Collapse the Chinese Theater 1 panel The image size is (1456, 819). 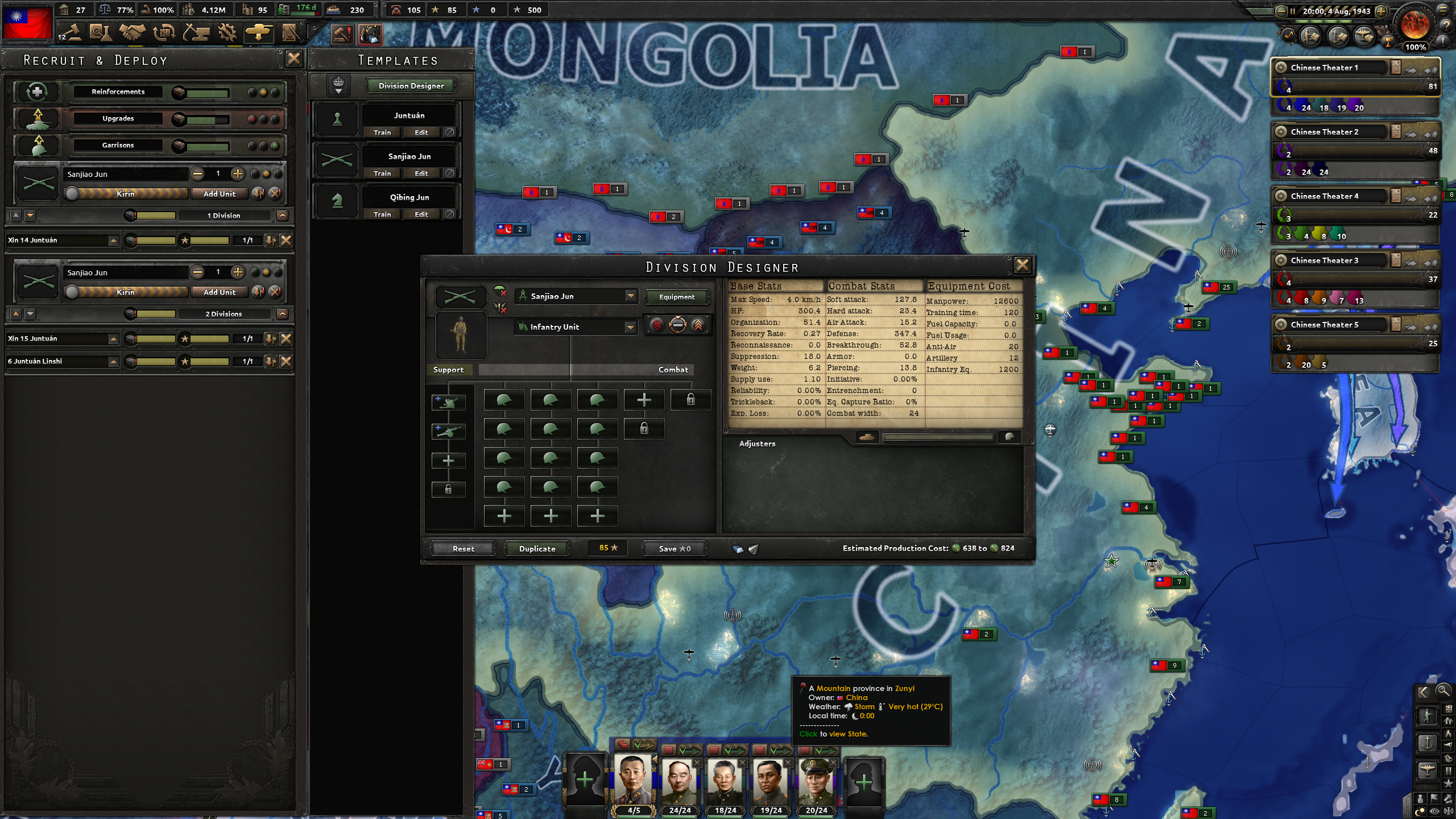pyautogui.click(x=1282, y=67)
